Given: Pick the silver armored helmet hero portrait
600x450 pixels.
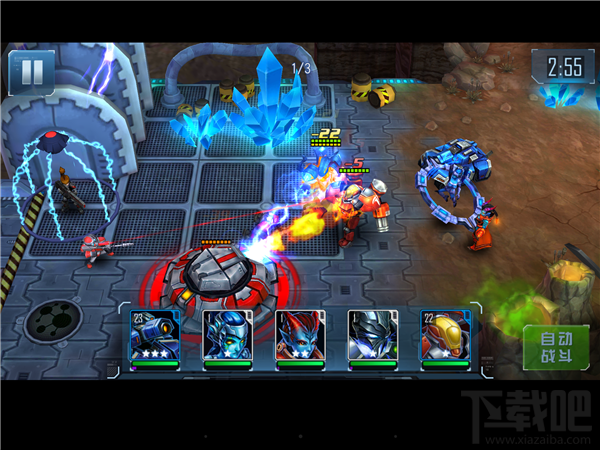Looking at the screenshot, I should (372, 337).
